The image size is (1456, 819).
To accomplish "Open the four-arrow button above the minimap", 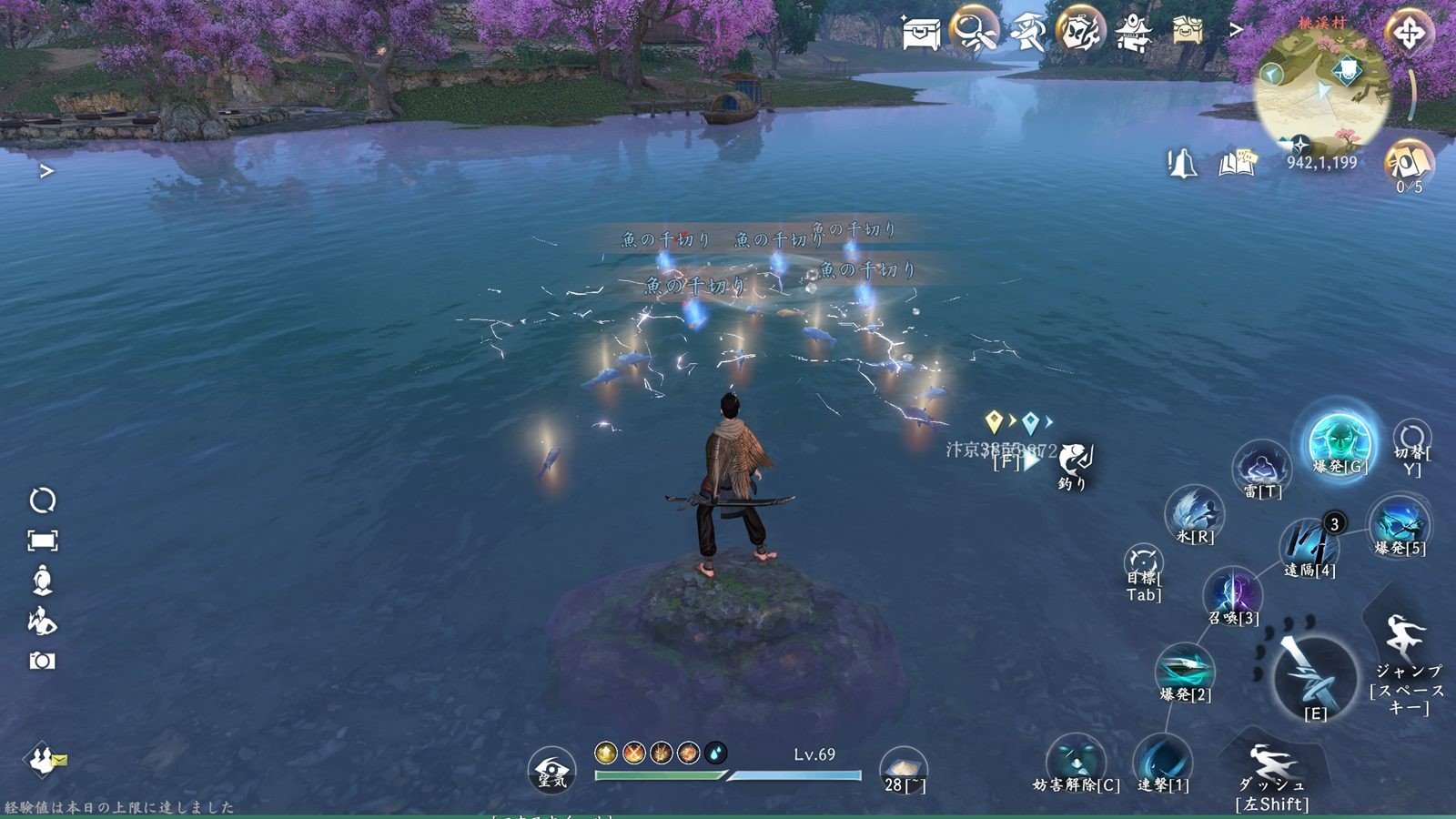I will tap(1409, 35).
